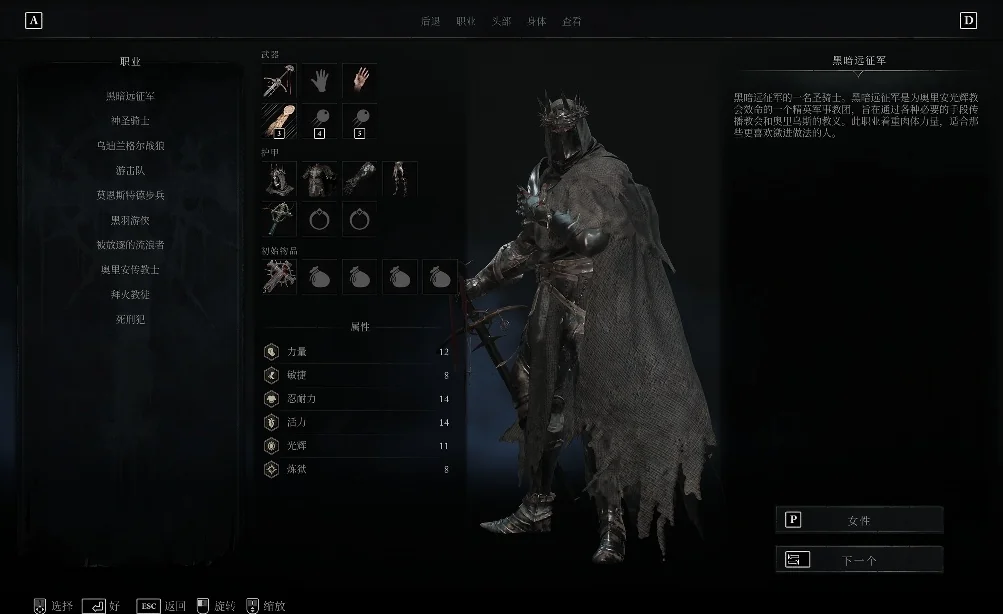
Task: Pick the 乌迪兰格尔战狼 class
Action: click(131, 146)
